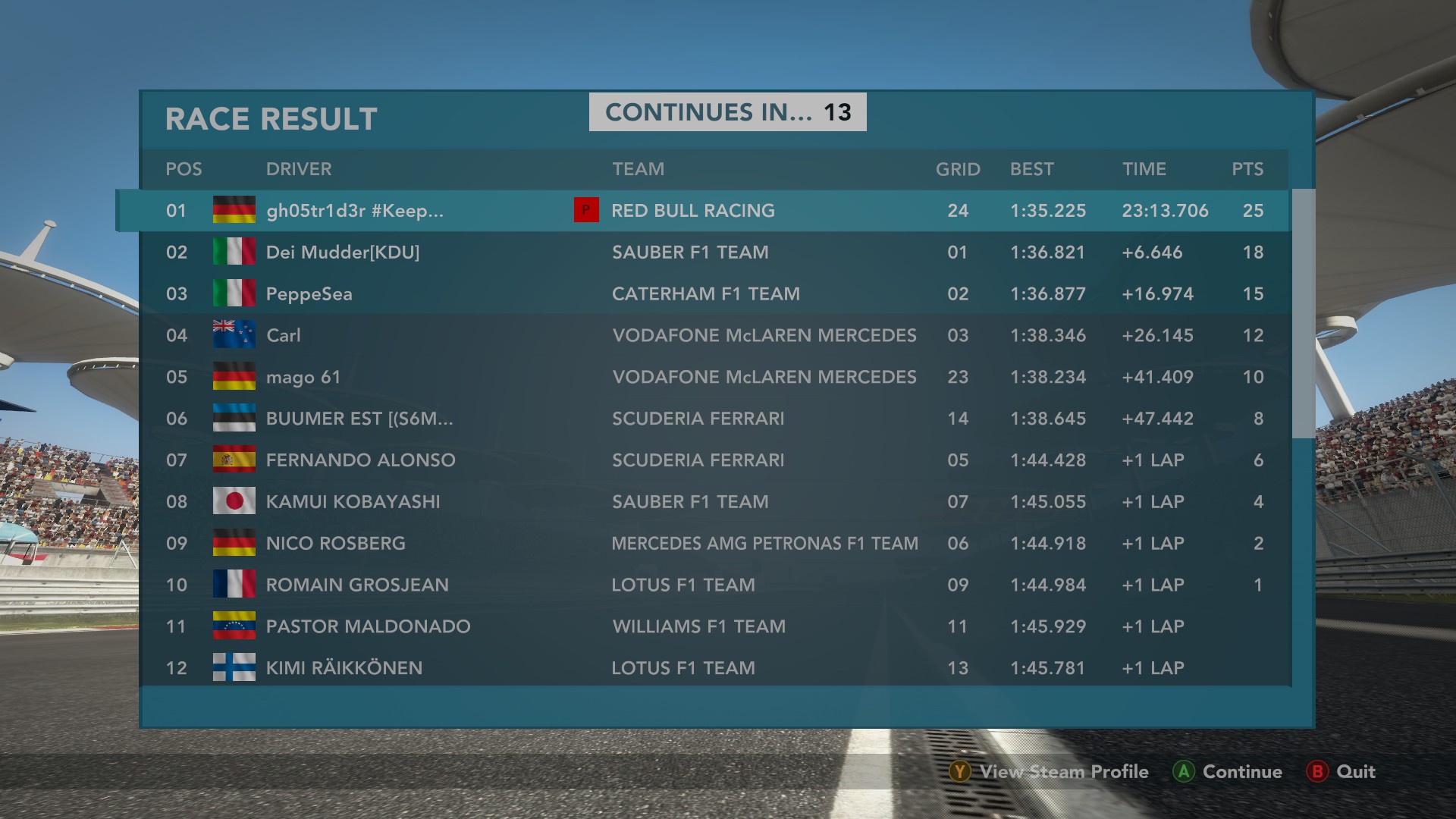
Task: Sort results by the BEST column header
Action: click(1032, 169)
